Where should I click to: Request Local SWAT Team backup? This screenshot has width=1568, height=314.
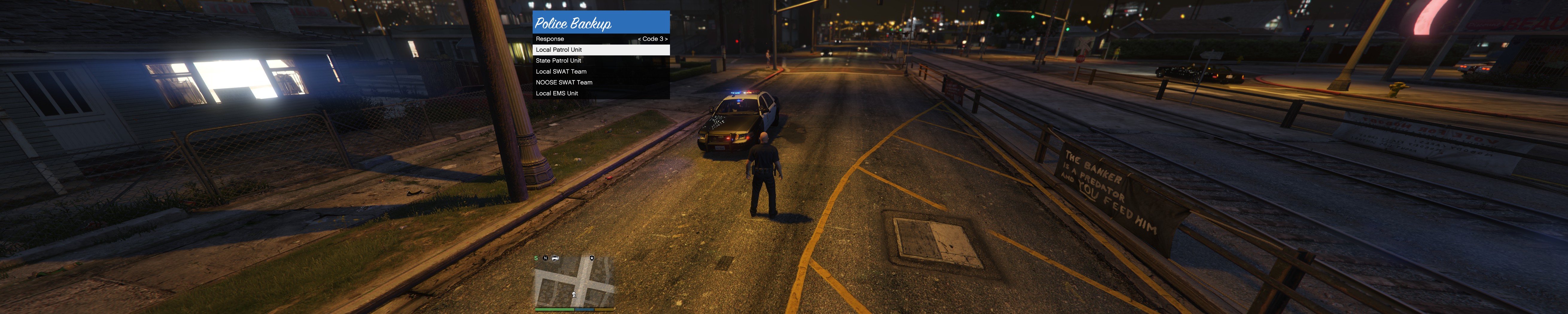pos(600,72)
